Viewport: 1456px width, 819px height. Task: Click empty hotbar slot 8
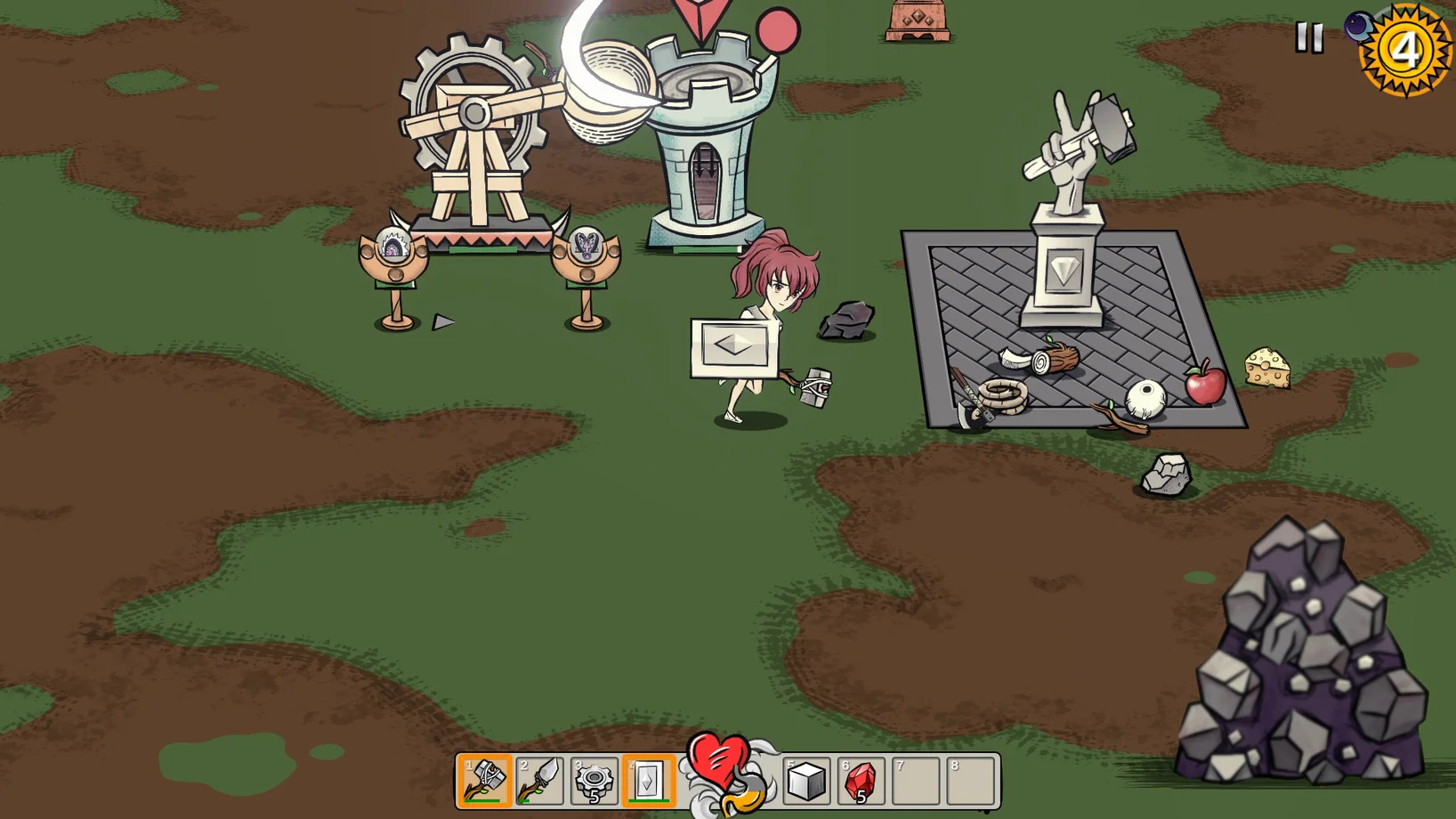coord(970,781)
